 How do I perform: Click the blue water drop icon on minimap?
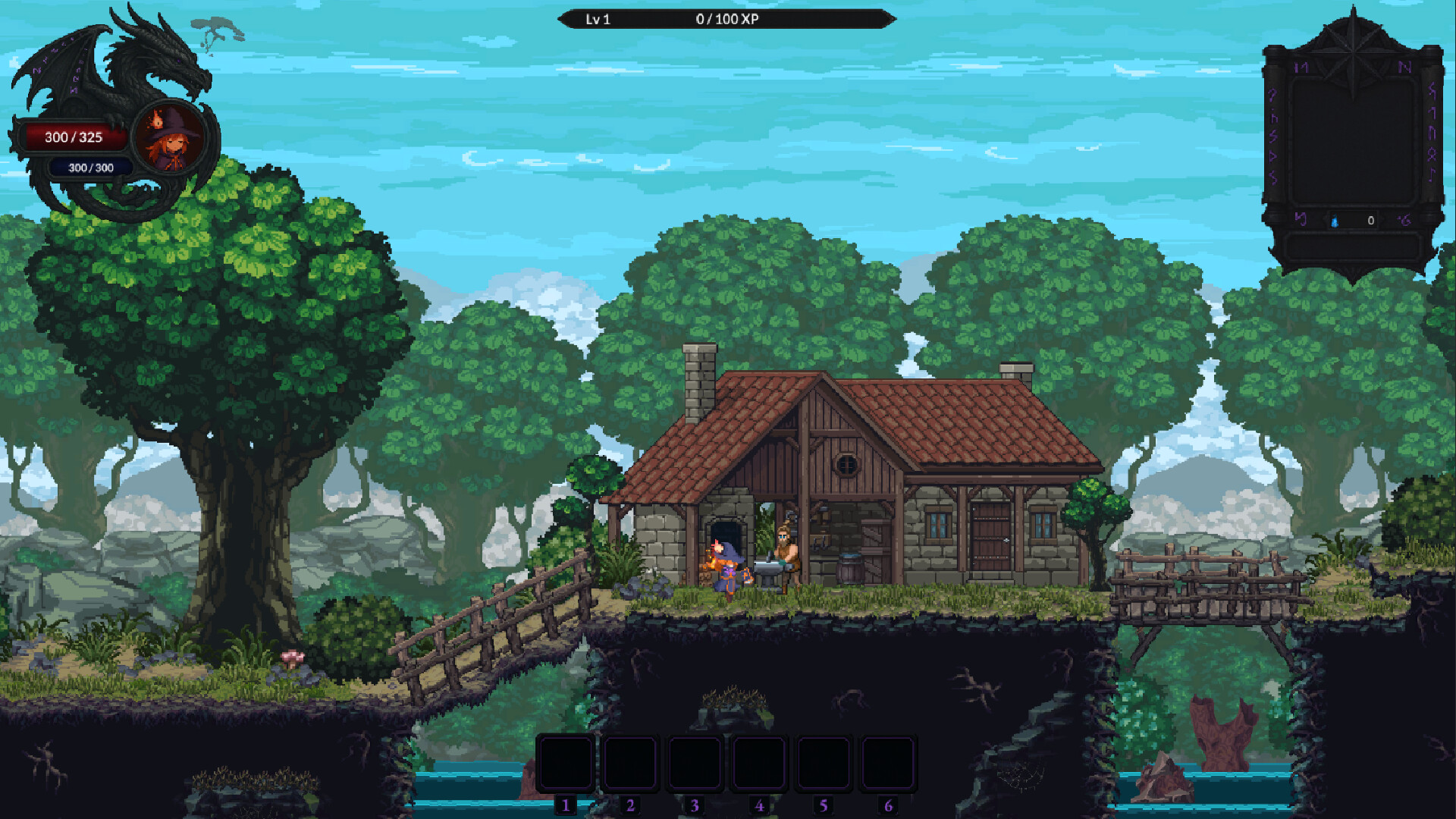click(1335, 220)
